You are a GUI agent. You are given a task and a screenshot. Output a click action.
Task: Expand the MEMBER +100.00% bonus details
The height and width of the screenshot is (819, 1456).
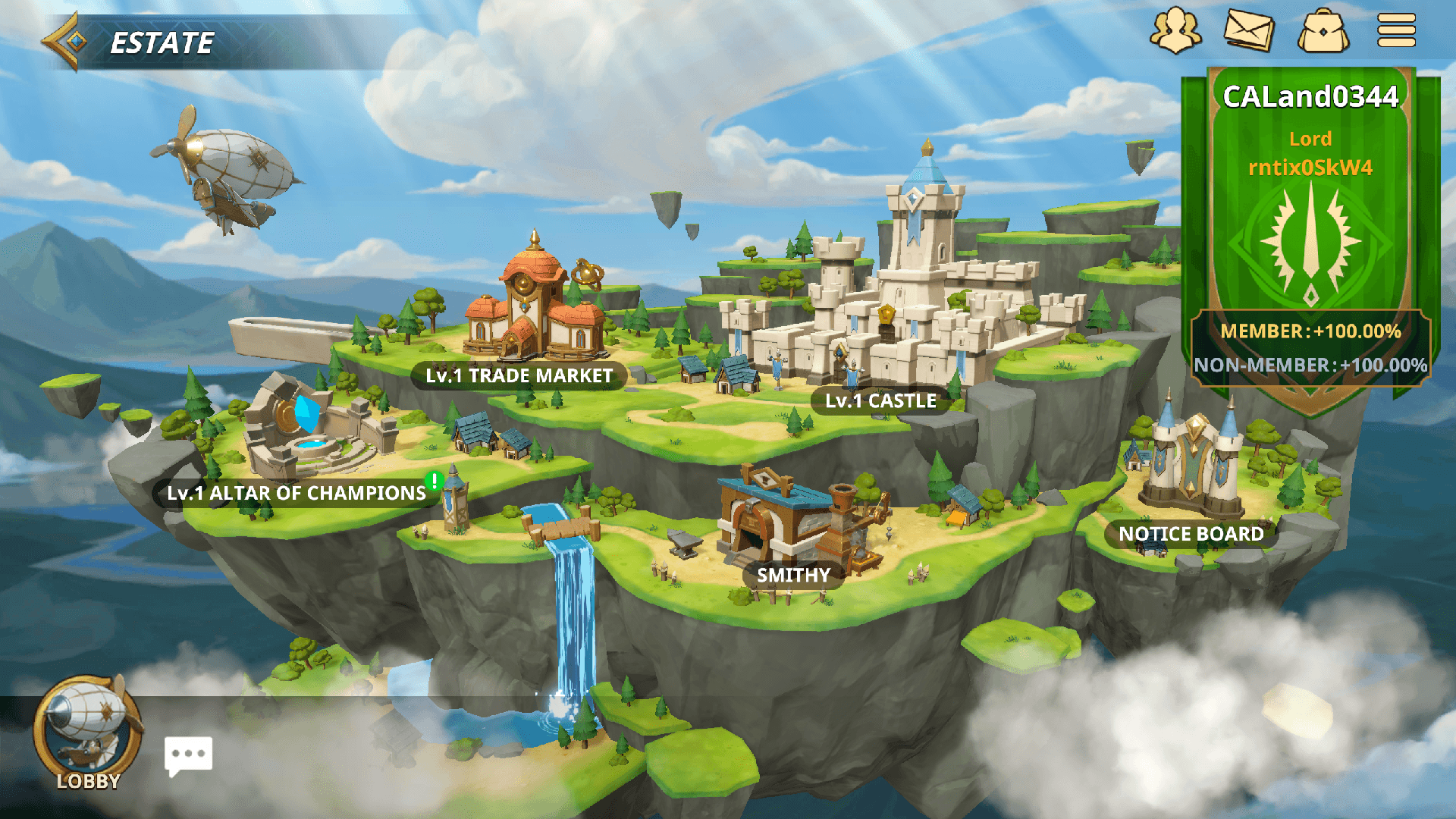click(x=1312, y=331)
